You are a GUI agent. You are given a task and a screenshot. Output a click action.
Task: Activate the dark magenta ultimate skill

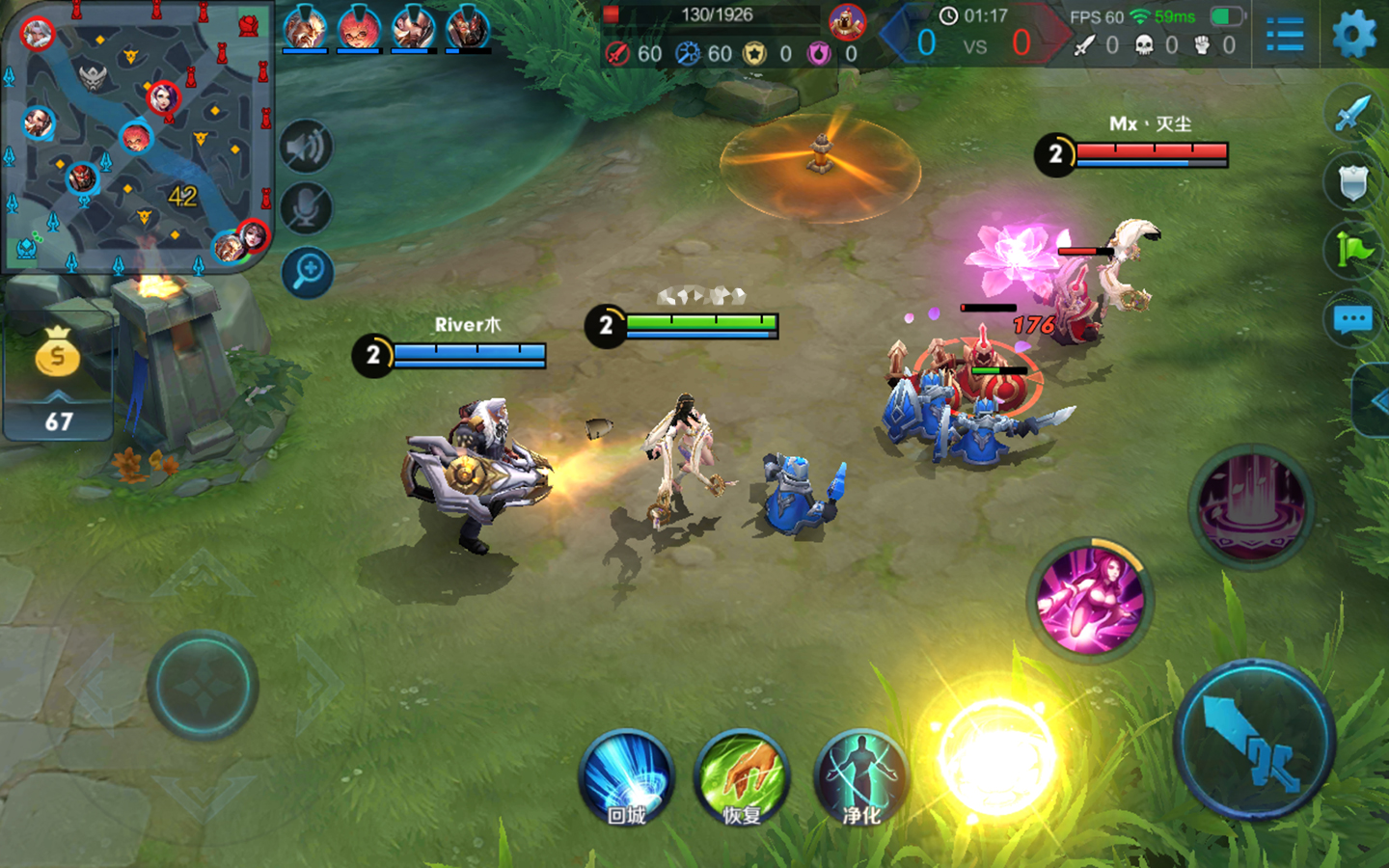coord(1251,506)
